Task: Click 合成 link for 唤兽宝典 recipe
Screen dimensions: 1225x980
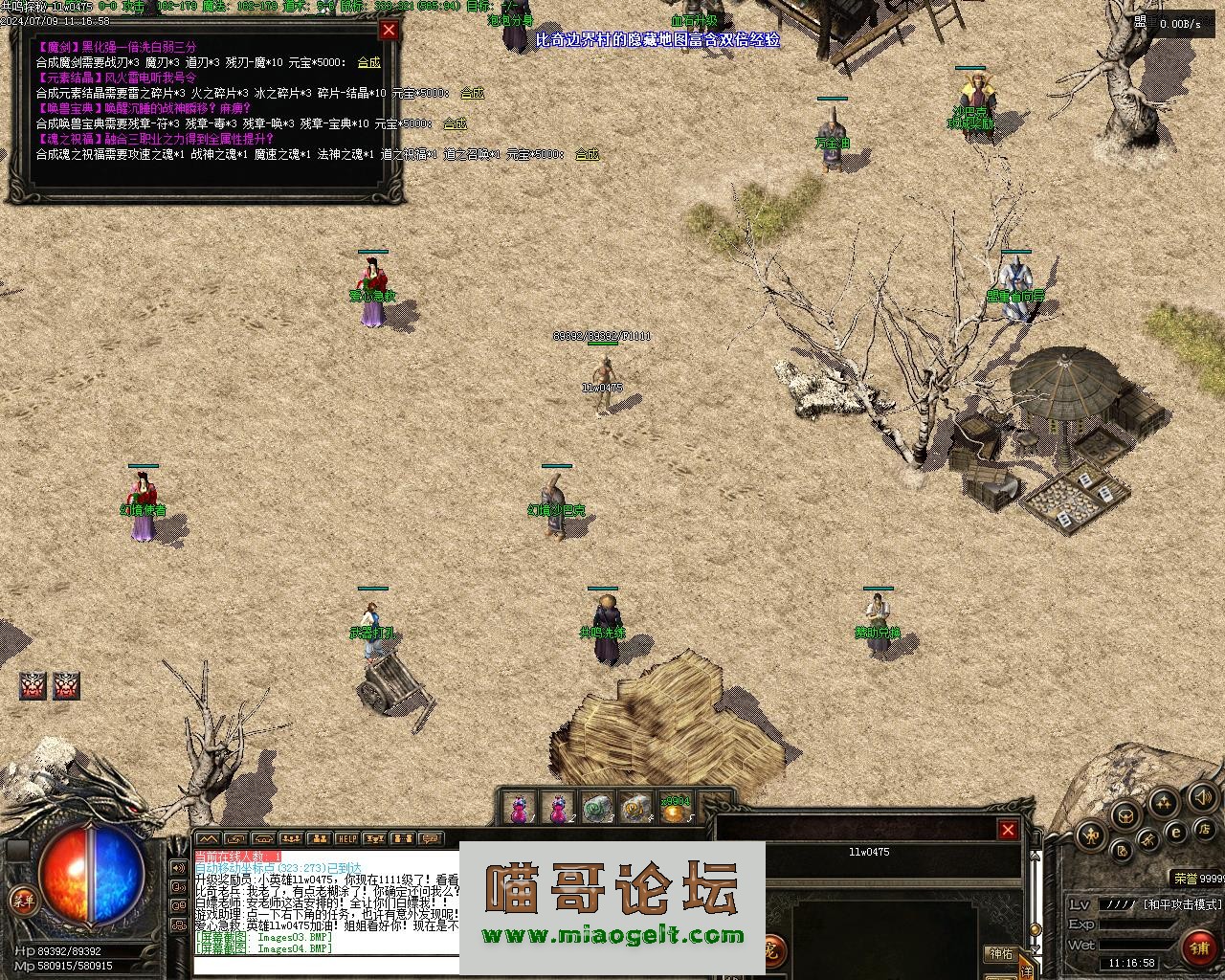Action: [x=455, y=123]
